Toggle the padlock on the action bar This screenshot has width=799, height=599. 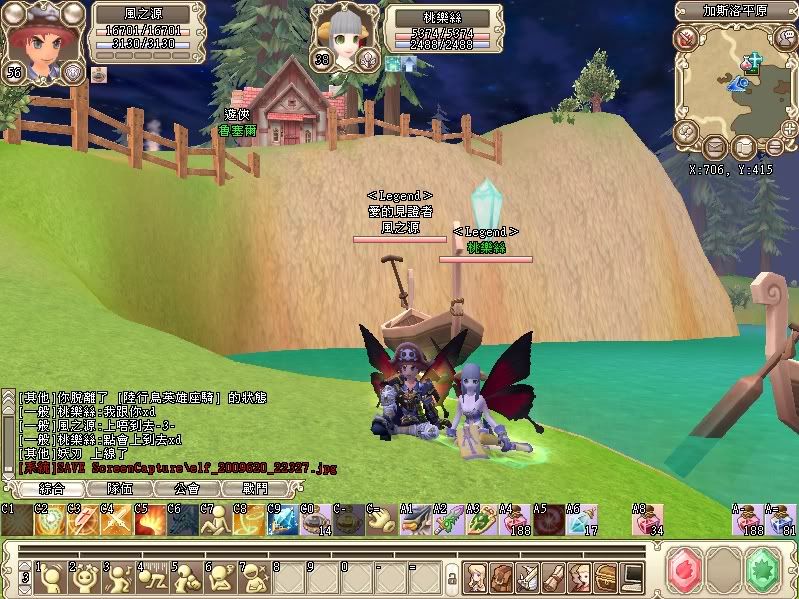452,578
